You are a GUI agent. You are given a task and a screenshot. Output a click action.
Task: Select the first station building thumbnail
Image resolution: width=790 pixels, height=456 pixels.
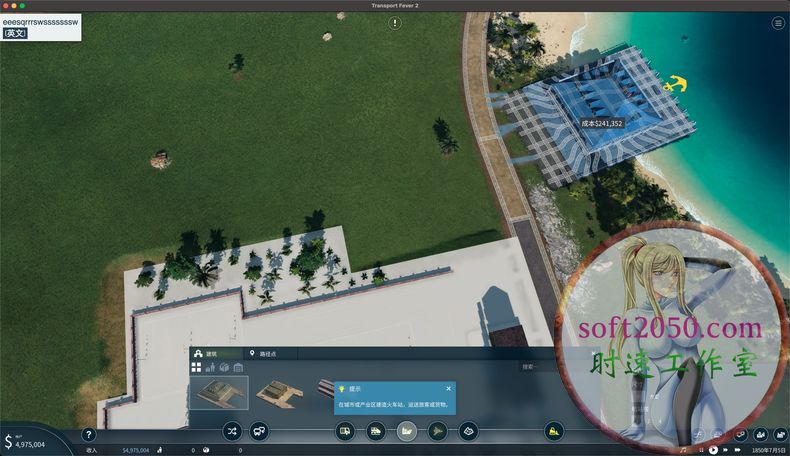(218, 392)
